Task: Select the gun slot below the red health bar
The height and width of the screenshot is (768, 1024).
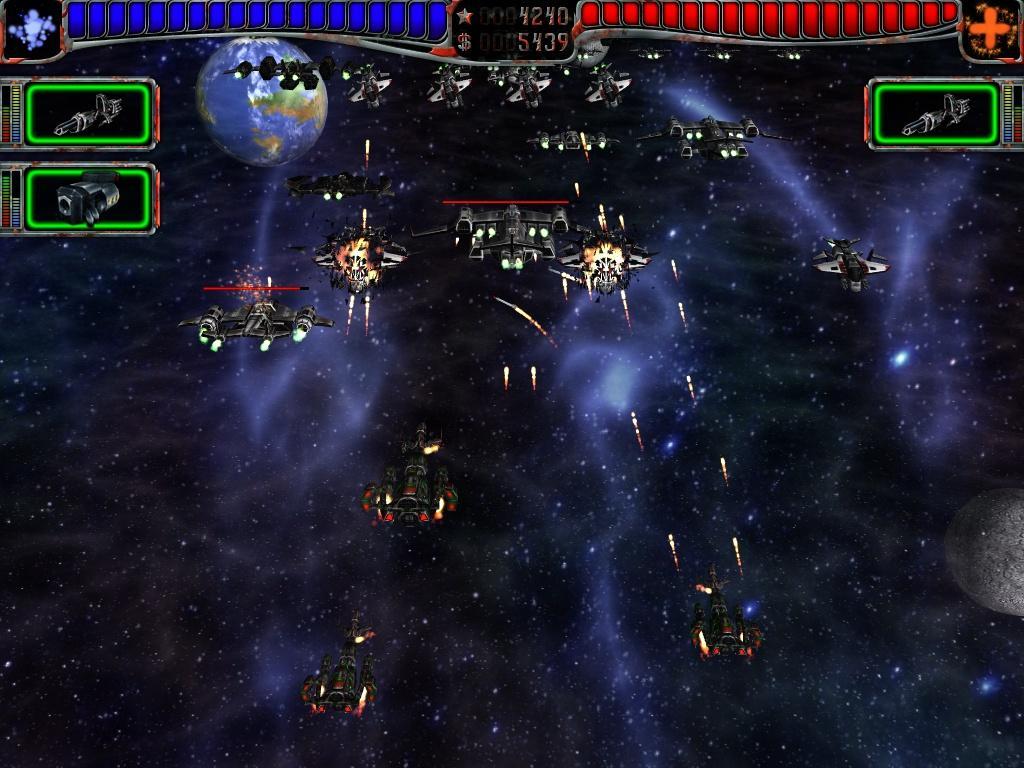Action: (x=936, y=113)
